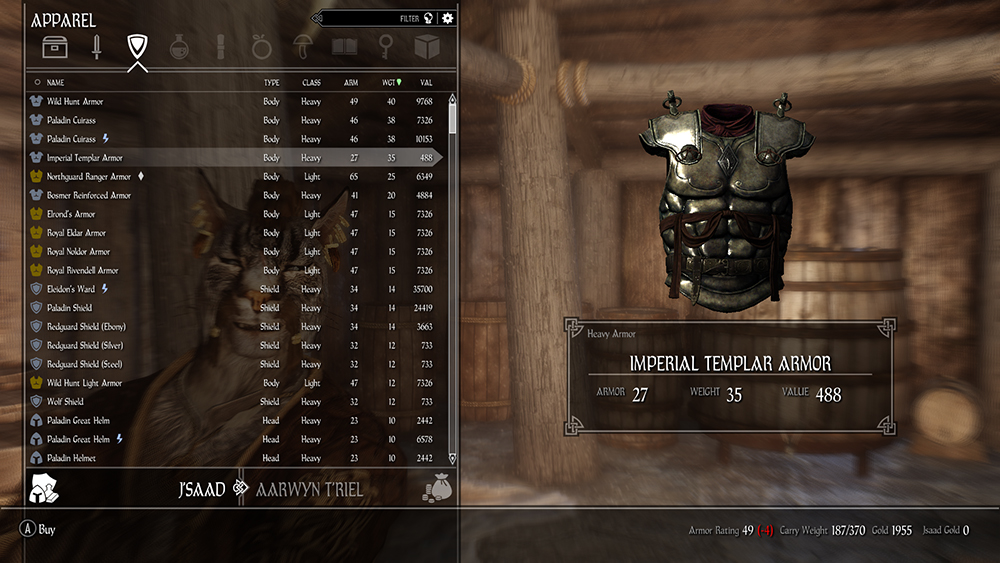Image resolution: width=1000 pixels, height=563 pixels.
Task: Select the Wild Hunt Armor row
Action: (75, 102)
